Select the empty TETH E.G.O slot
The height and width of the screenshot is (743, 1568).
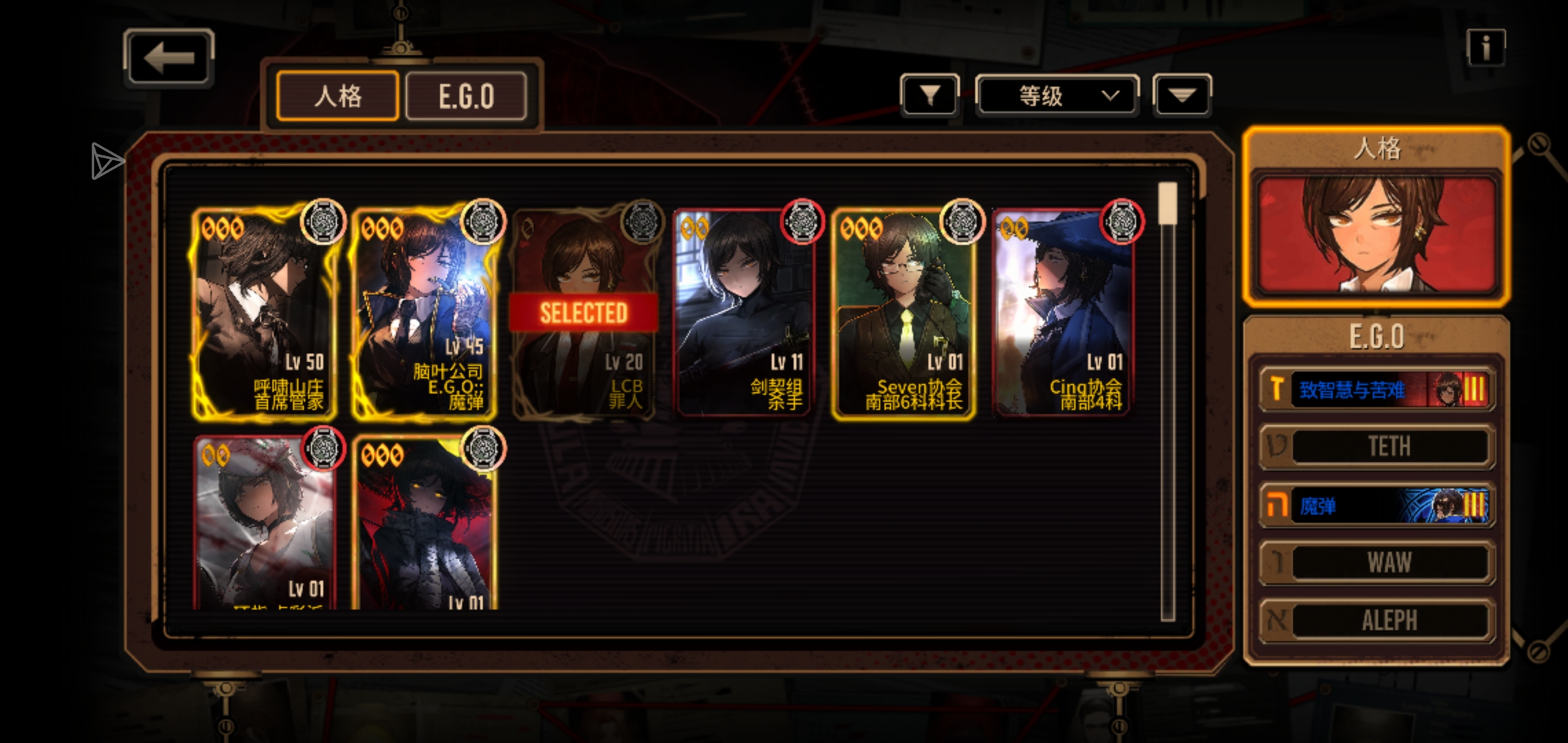click(x=1377, y=447)
